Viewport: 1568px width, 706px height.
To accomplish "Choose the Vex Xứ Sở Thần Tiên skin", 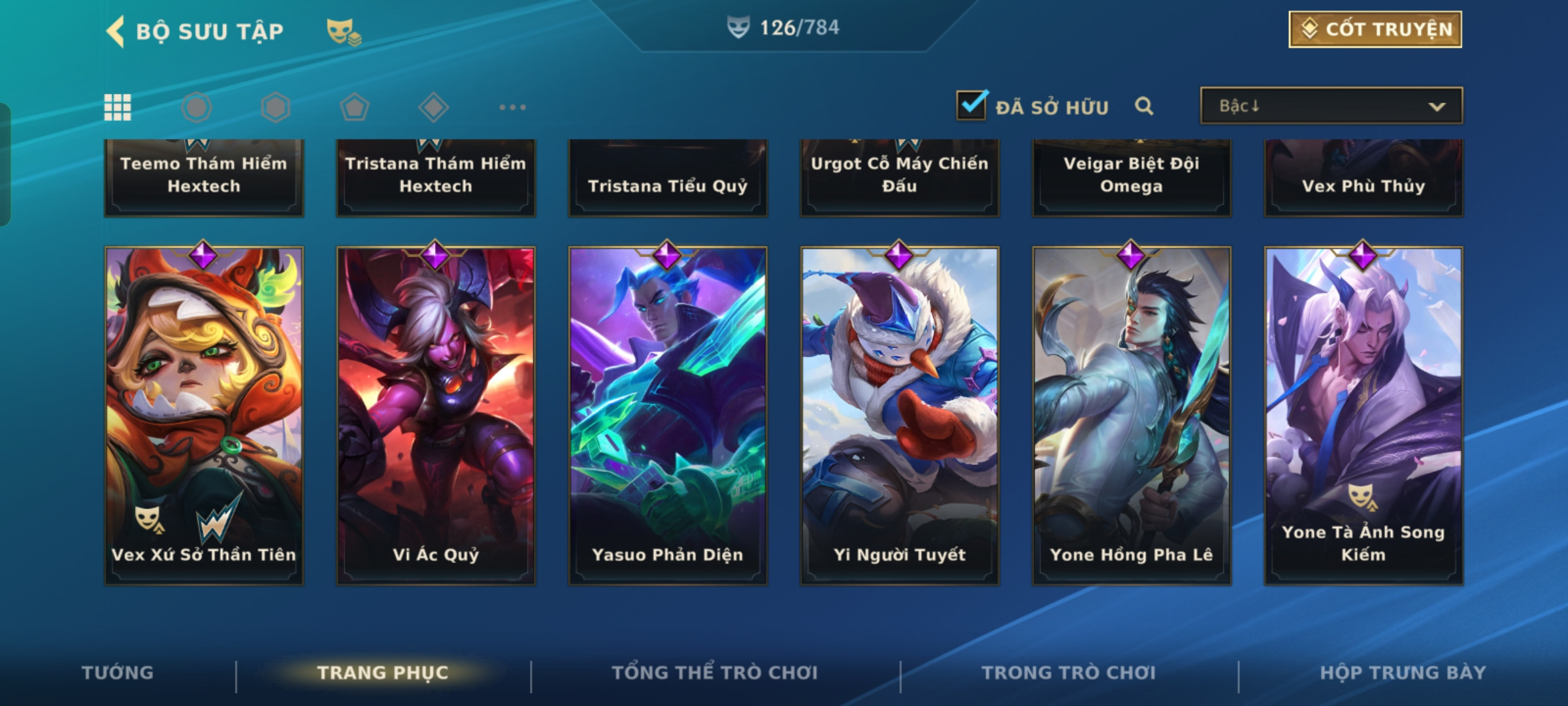I will 204,415.
